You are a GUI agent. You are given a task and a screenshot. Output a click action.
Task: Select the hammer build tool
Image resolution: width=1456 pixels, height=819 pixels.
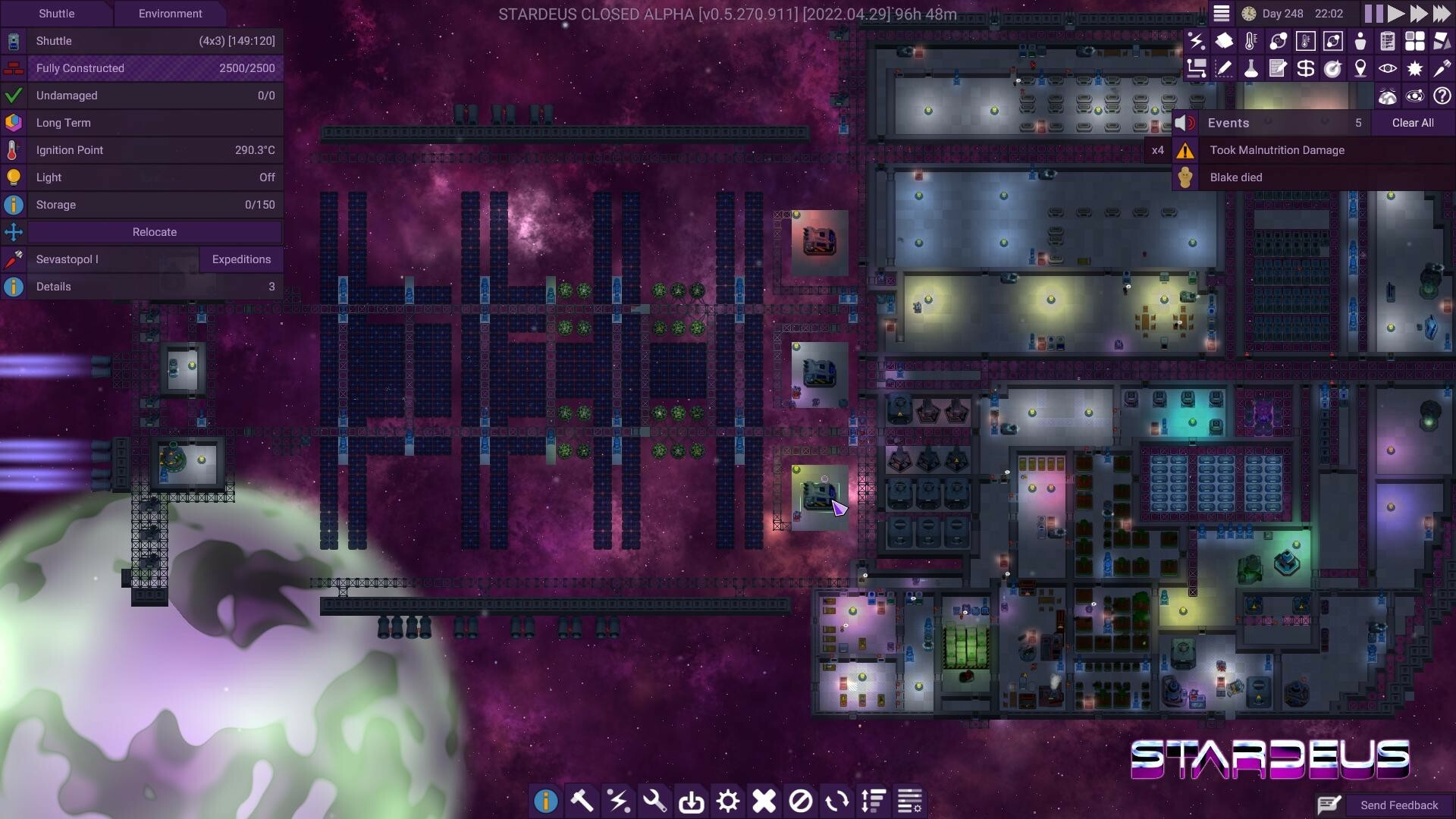click(582, 801)
